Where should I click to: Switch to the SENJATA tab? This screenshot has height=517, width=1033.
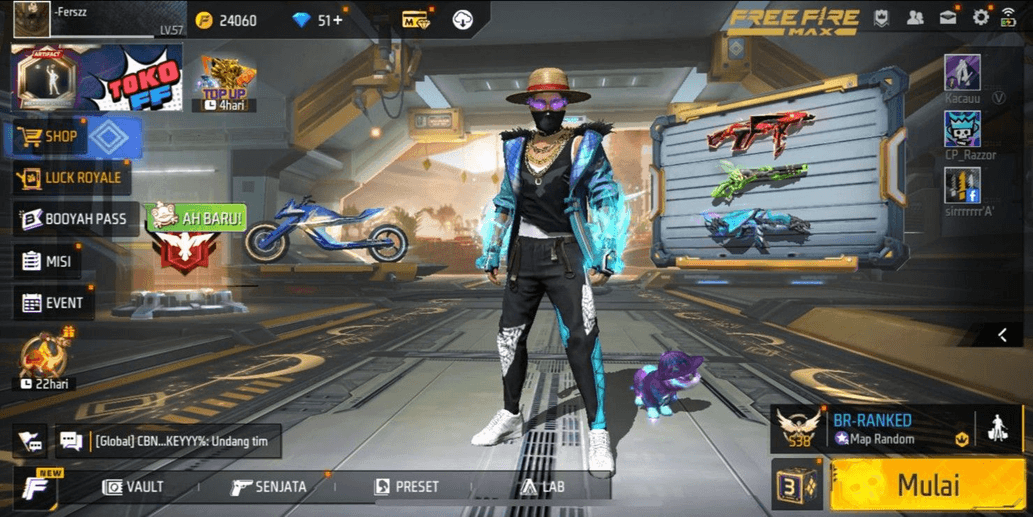click(x=268, y=487)
